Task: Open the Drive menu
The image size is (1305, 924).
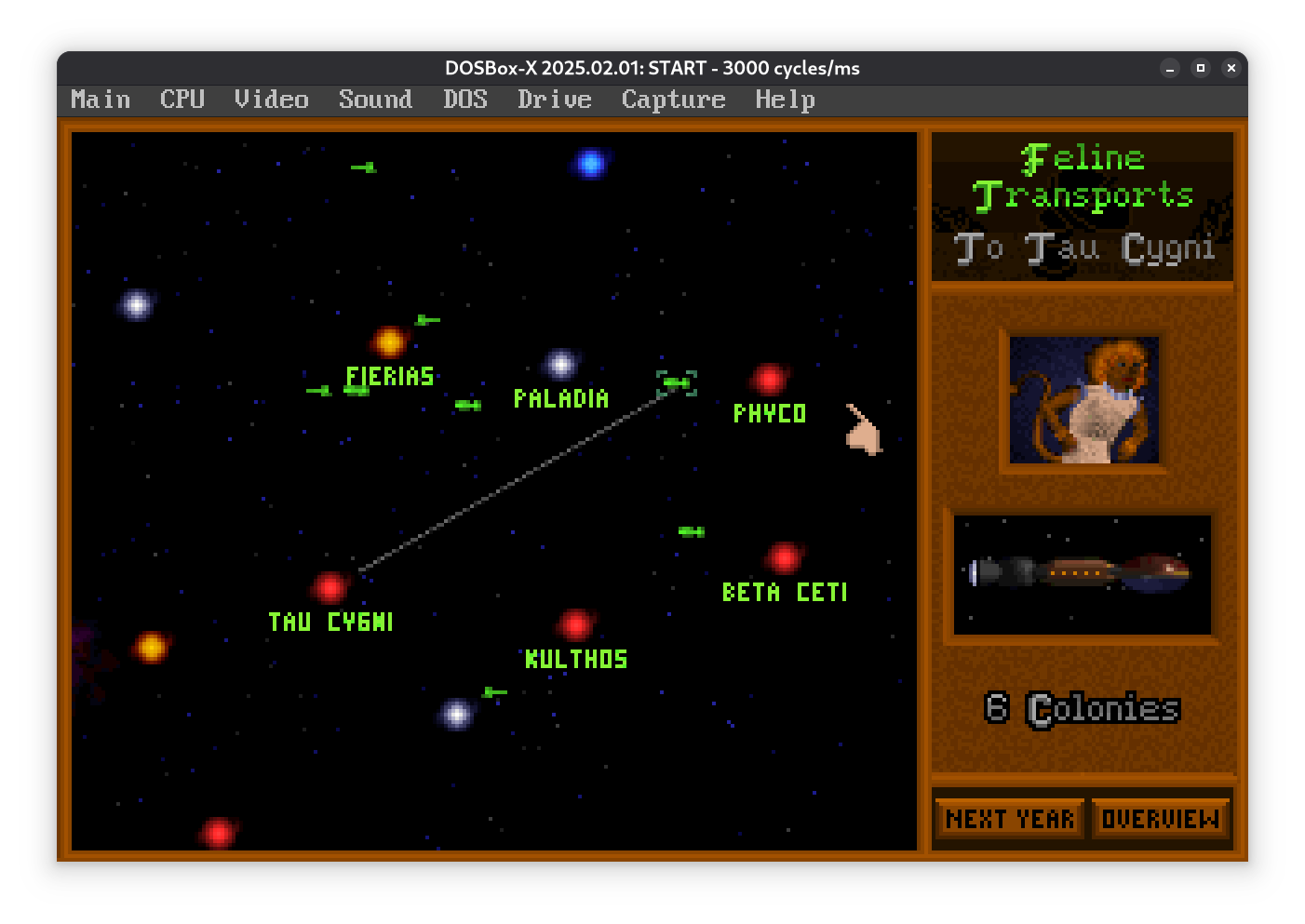Action: (555, 100)
